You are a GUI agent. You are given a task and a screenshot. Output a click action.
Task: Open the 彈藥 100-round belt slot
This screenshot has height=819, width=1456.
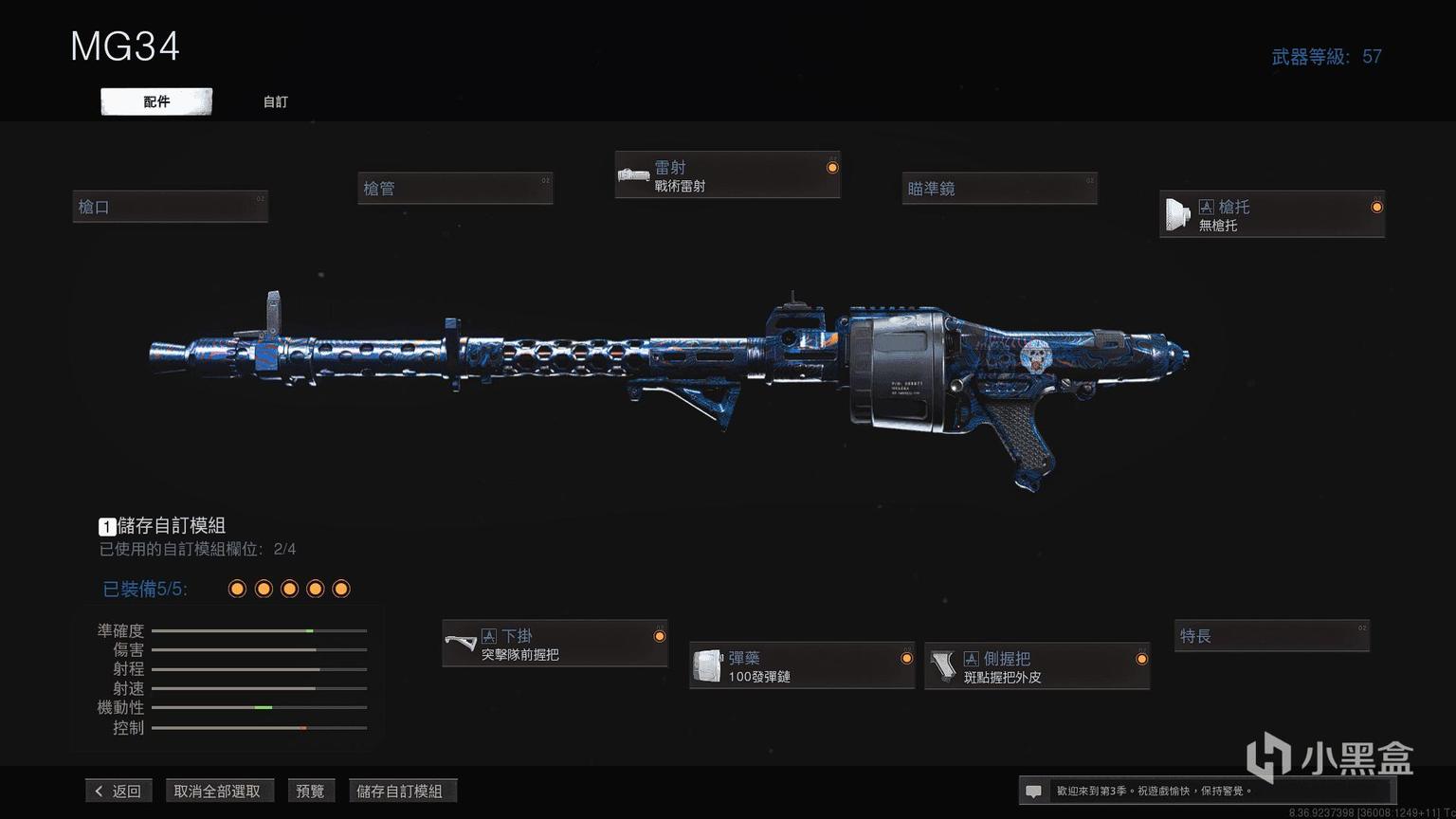click(x=802, y=665)
